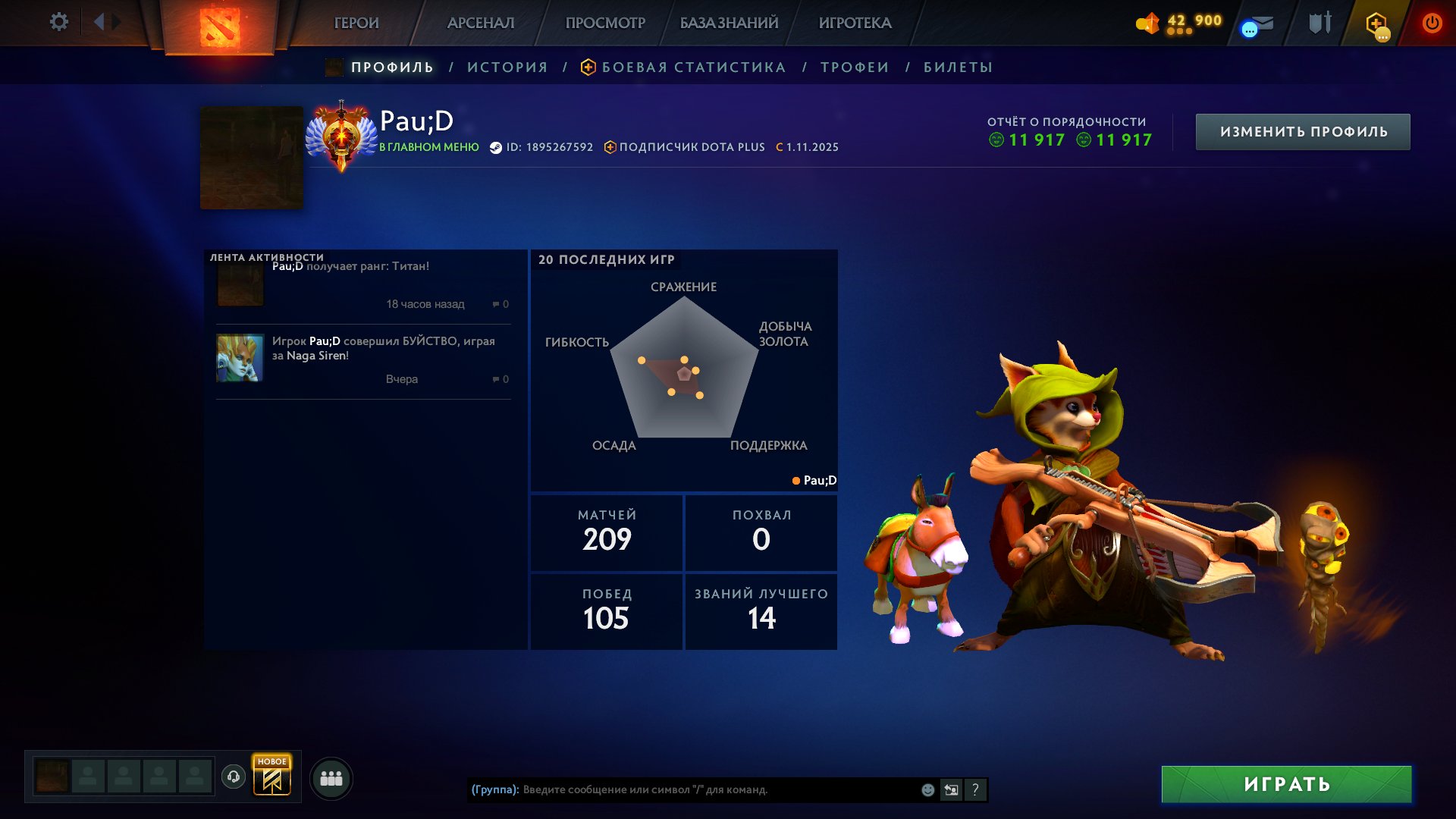Click the red power quit button
This screenshot has width=1456, height=819.
pyautogui.click(x=1432, y=23)
